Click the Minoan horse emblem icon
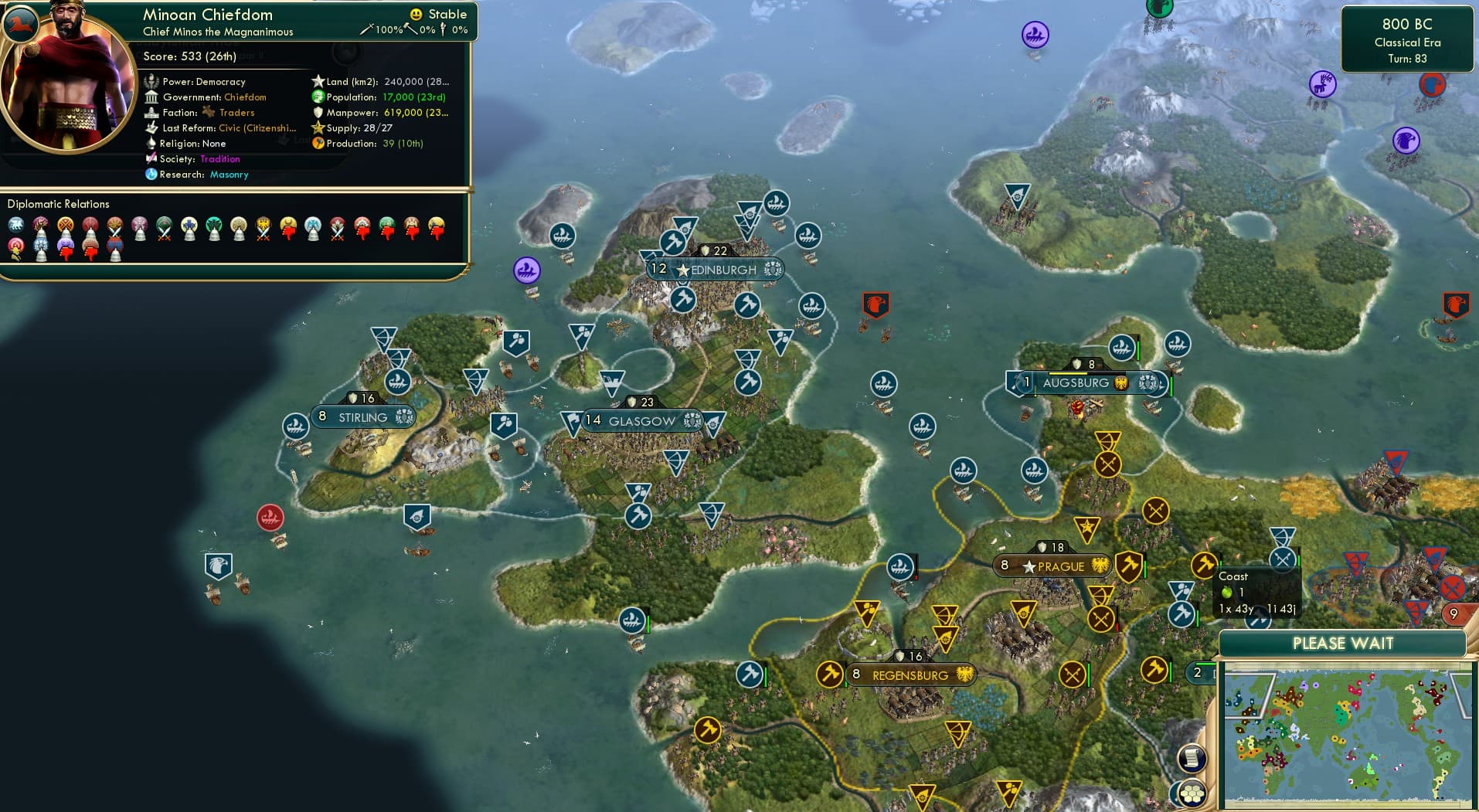 tap(21, 25)
